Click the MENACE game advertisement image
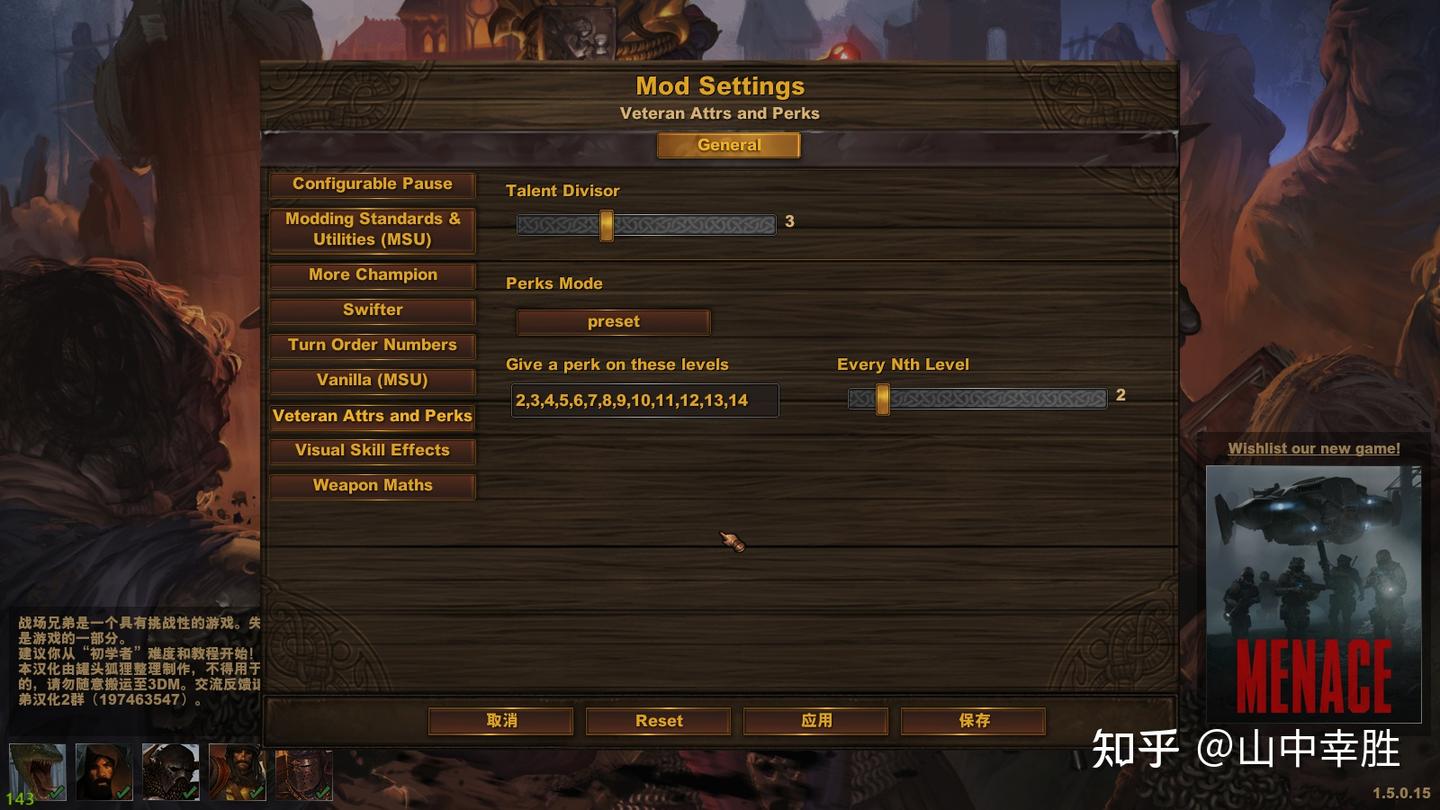1440x810 pixels. 1313,593
